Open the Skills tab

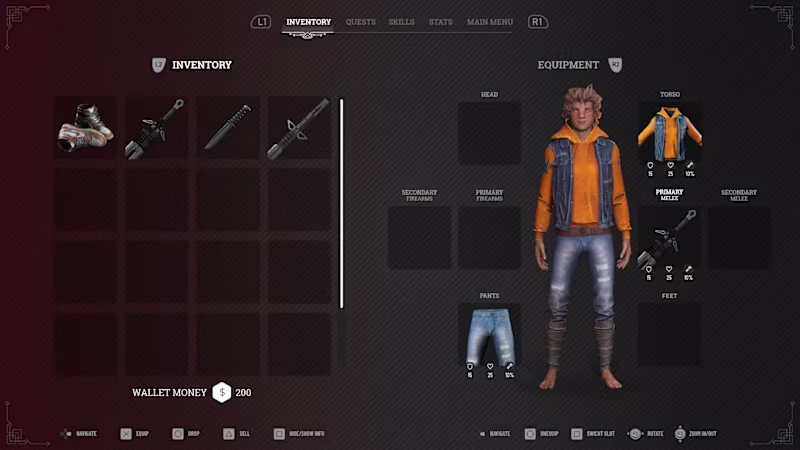tap(401, 22)
